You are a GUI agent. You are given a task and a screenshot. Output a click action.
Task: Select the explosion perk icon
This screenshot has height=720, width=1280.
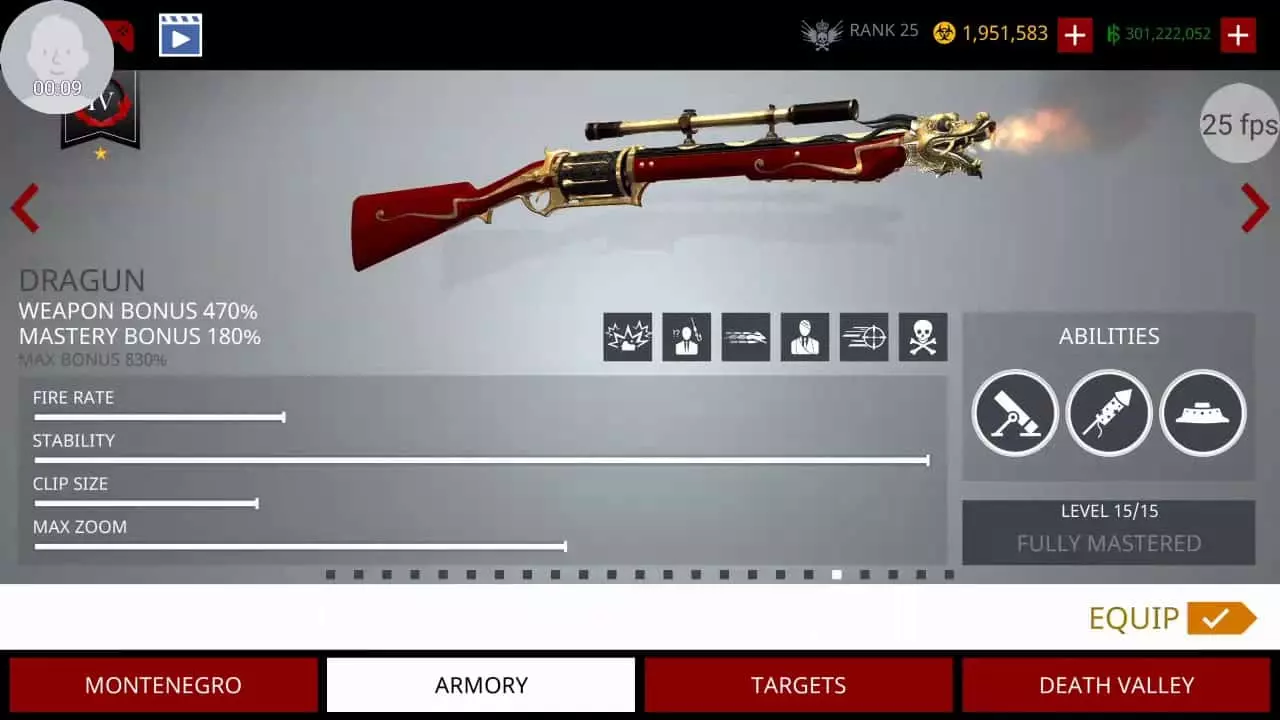point(627,337)
